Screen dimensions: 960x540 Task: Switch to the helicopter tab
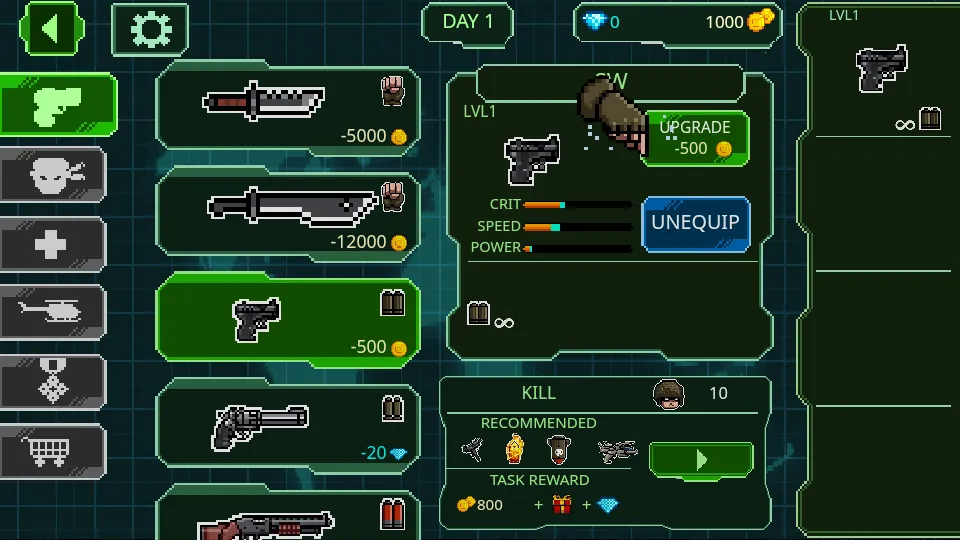click(53, 314)
